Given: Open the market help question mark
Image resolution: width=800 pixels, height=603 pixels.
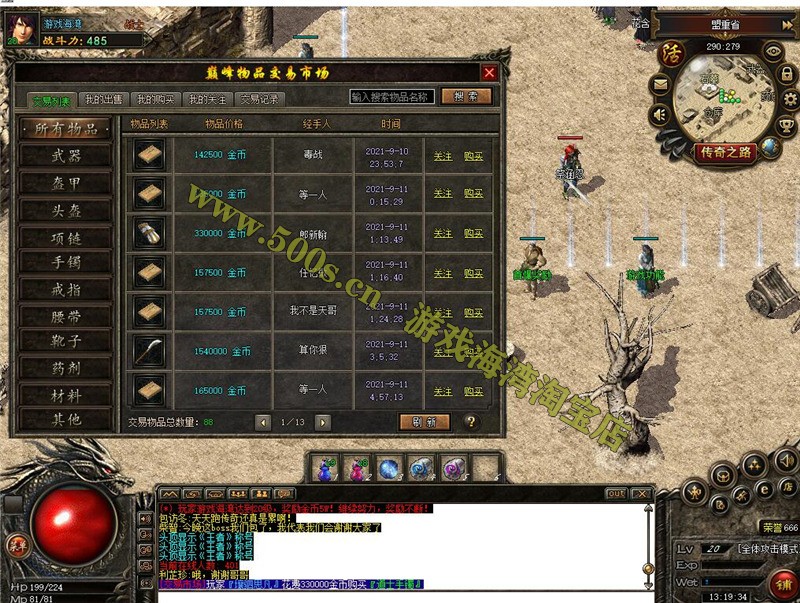Looking at the screenshot, I should click(x=470, y=422).
